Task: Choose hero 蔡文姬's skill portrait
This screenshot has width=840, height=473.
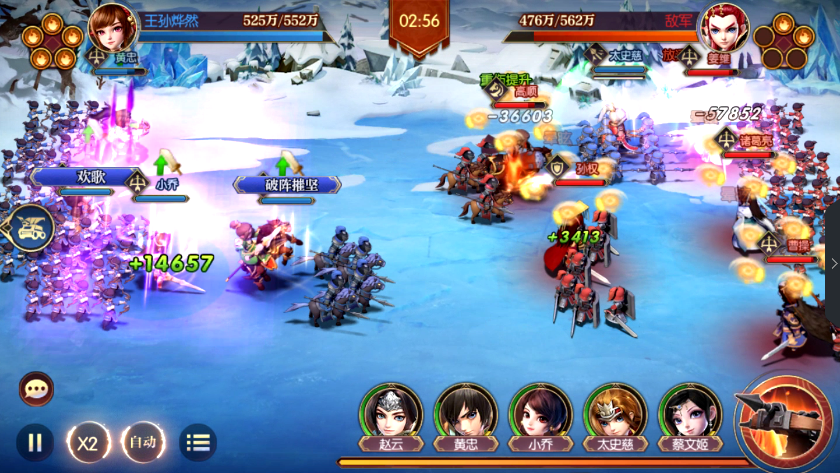Action: 690,412
